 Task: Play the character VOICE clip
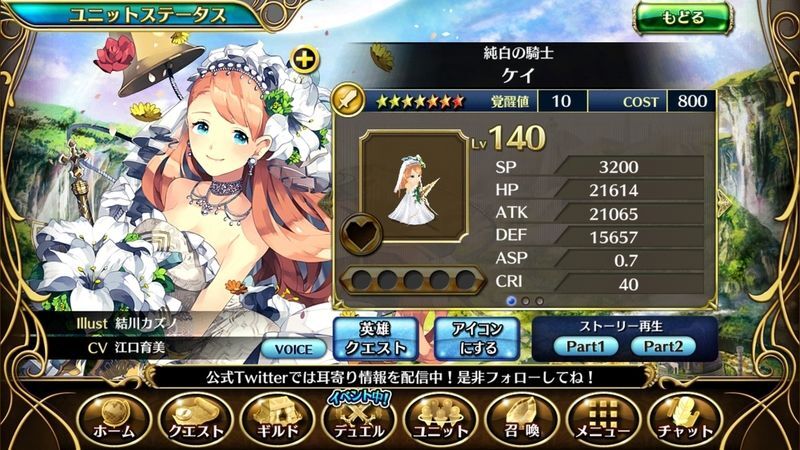(293, 349)
